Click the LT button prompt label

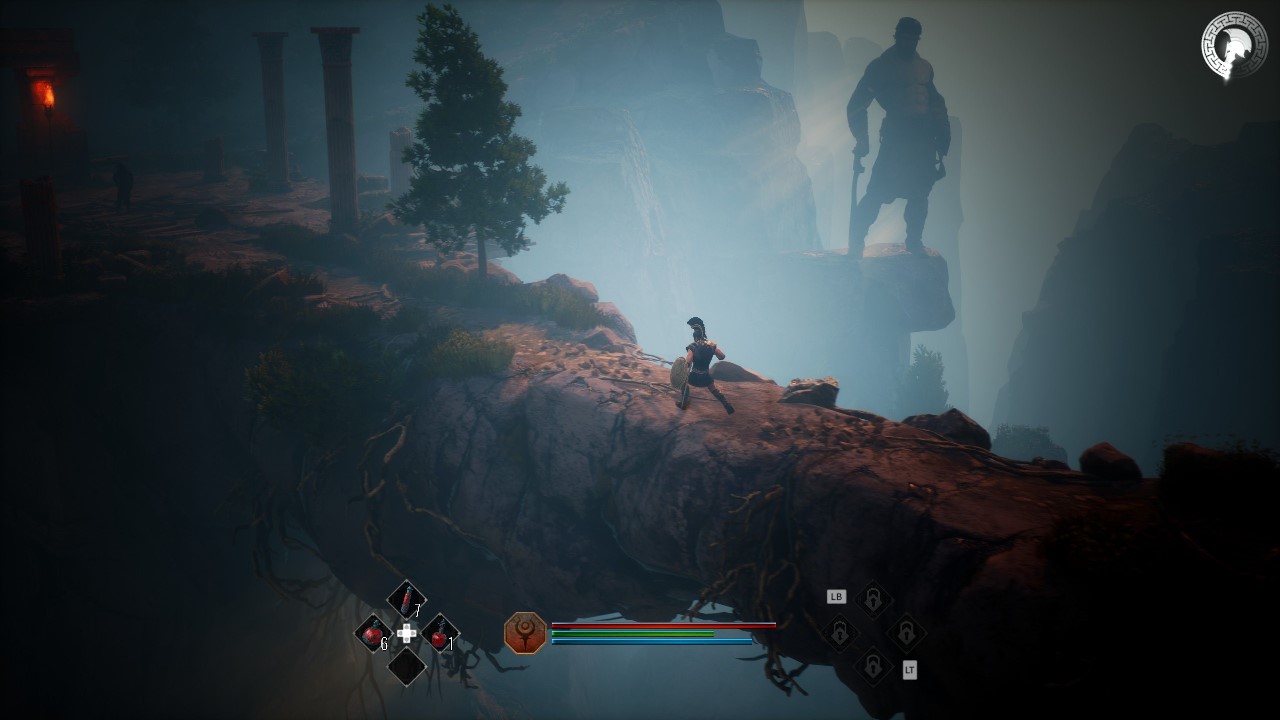[910, 670]
